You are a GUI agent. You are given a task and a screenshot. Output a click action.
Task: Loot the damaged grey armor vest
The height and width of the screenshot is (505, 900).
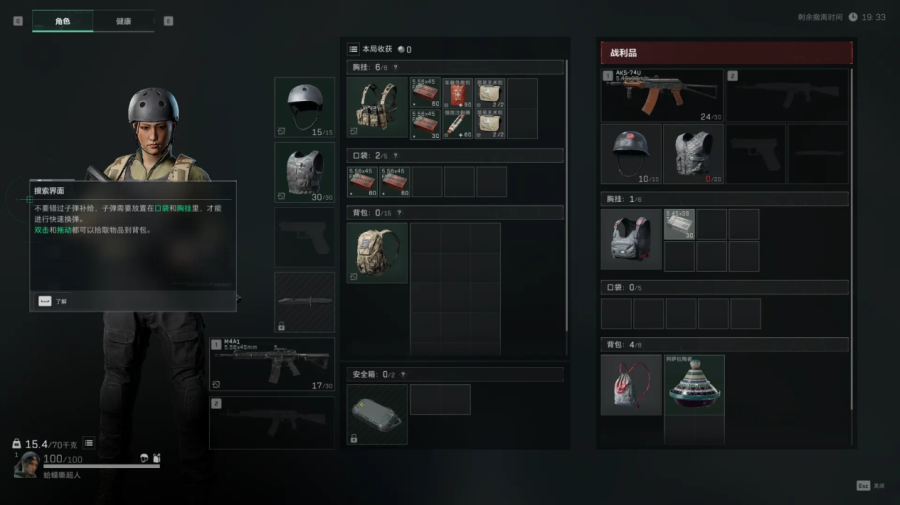coord(693,154)
